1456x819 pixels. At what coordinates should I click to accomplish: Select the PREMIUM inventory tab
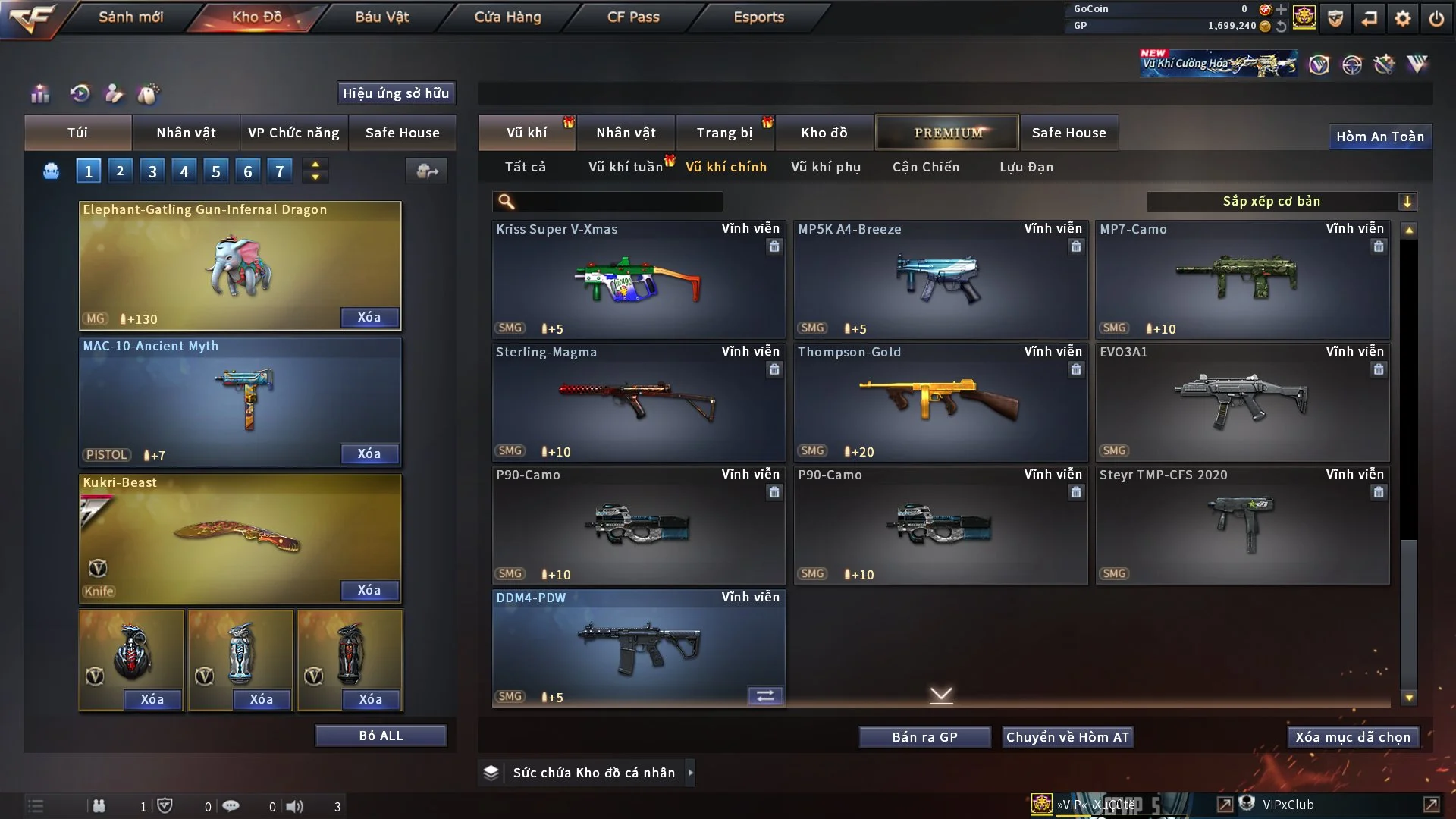[x=947, y=133]
